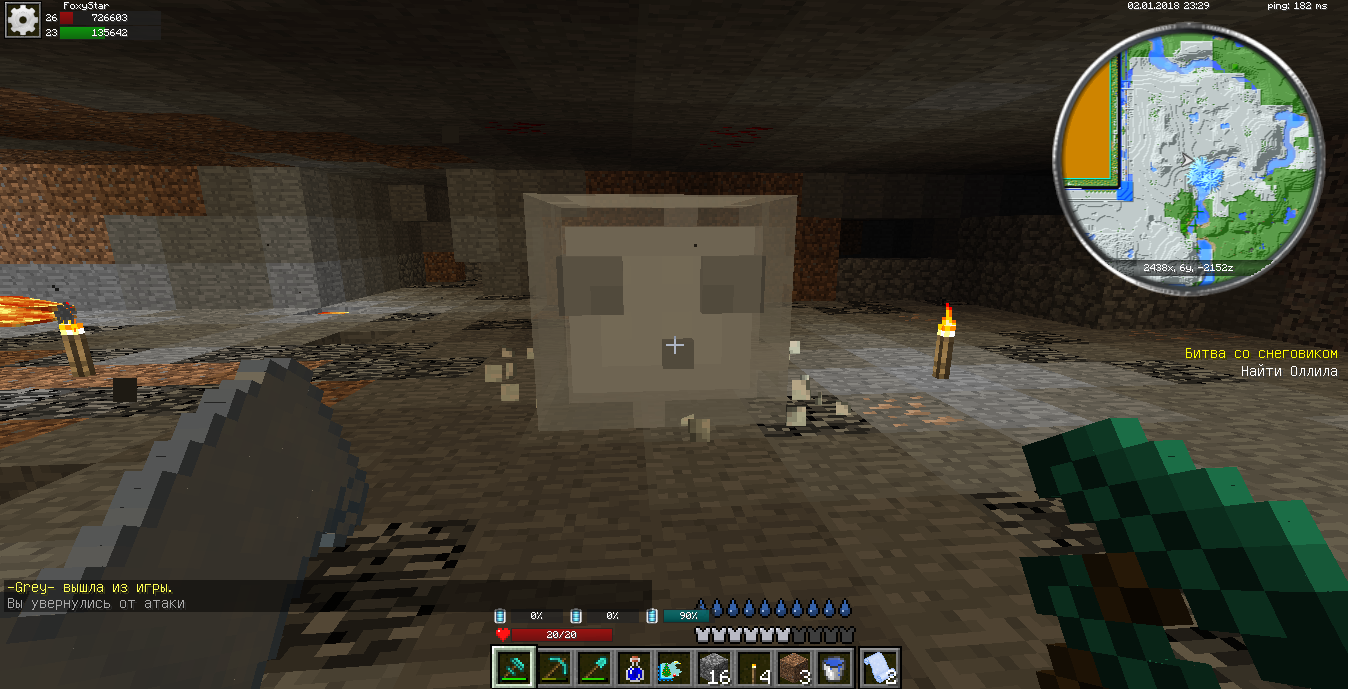This screenshot has height=689, width=1348.
Task: Click the chat message from -Grey-
Action: click(x=90, y=588)
